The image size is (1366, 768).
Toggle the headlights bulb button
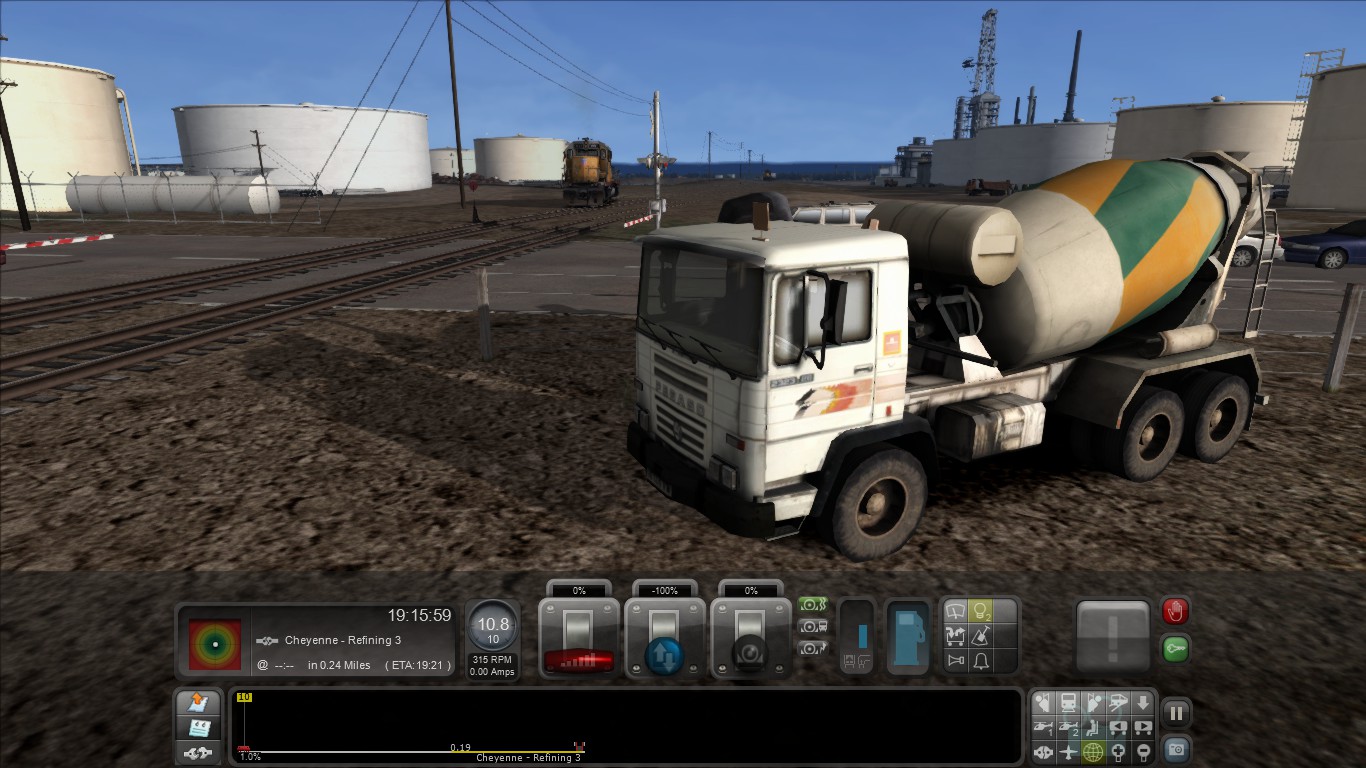click(981, 610)
